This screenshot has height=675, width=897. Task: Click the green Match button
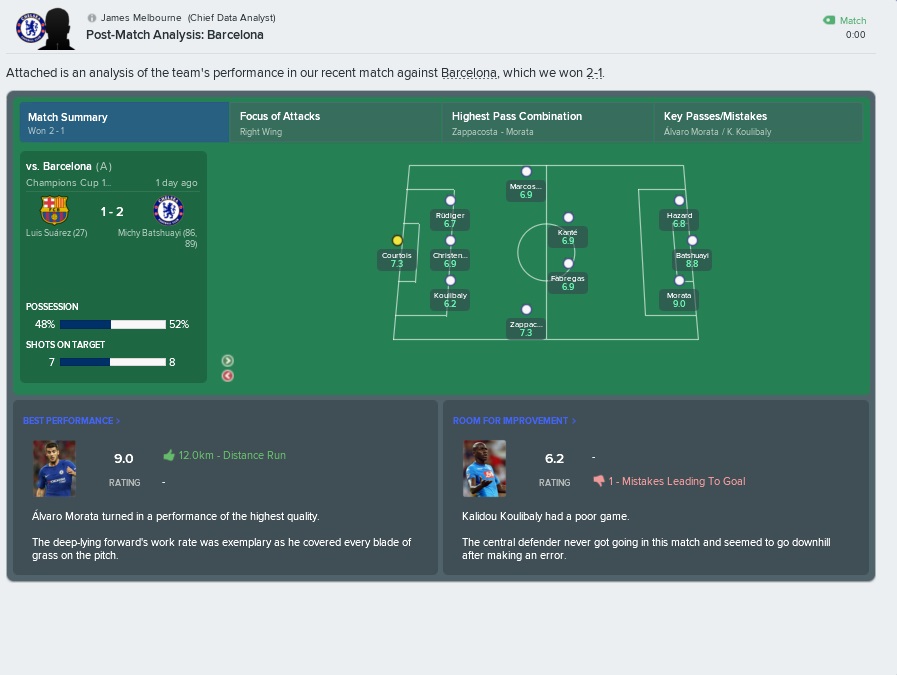(845, 20)
